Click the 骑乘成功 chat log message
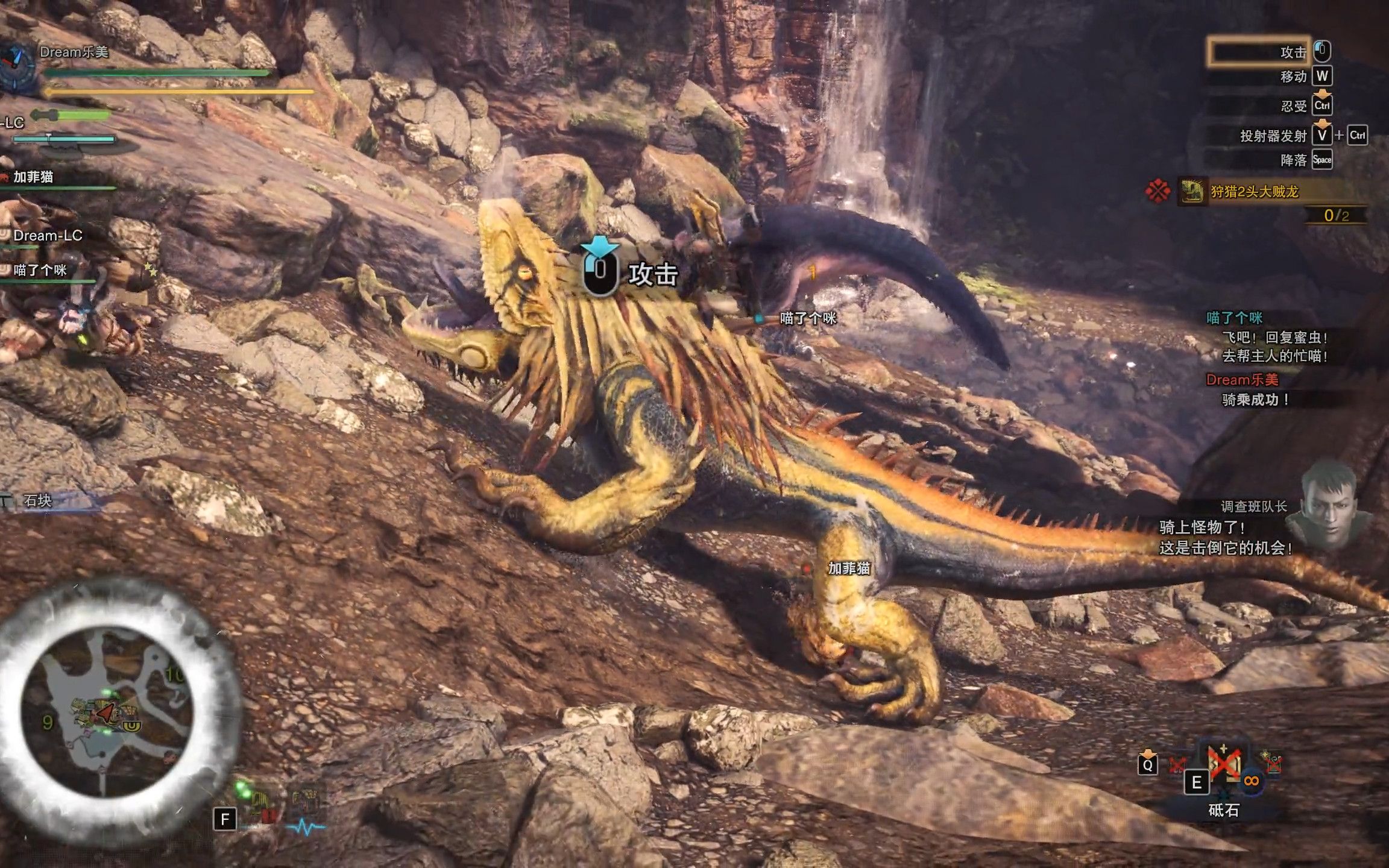The image size is (1389, 868). [x=1255, y=400]
